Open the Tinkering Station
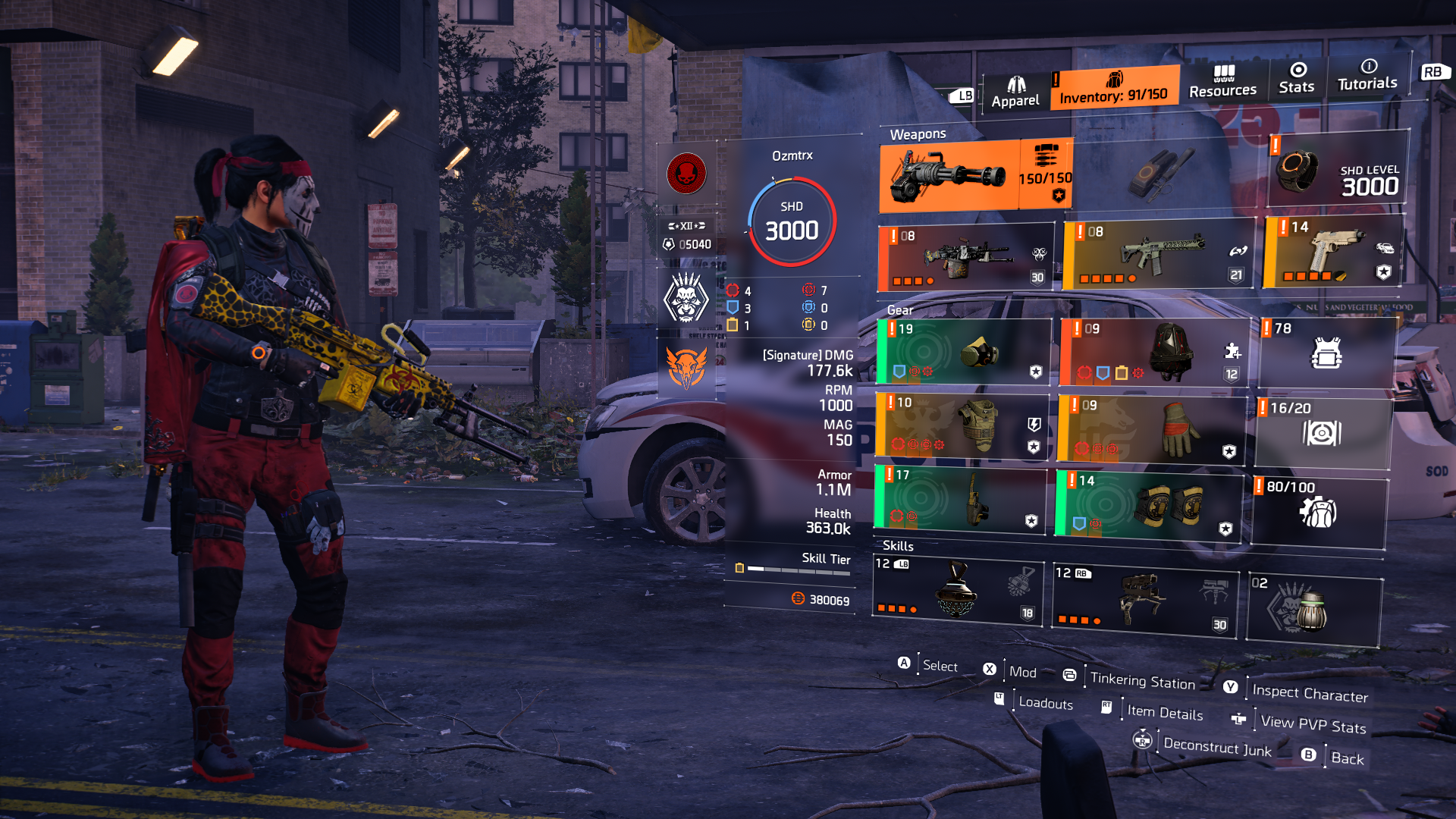 point(1141,681)
